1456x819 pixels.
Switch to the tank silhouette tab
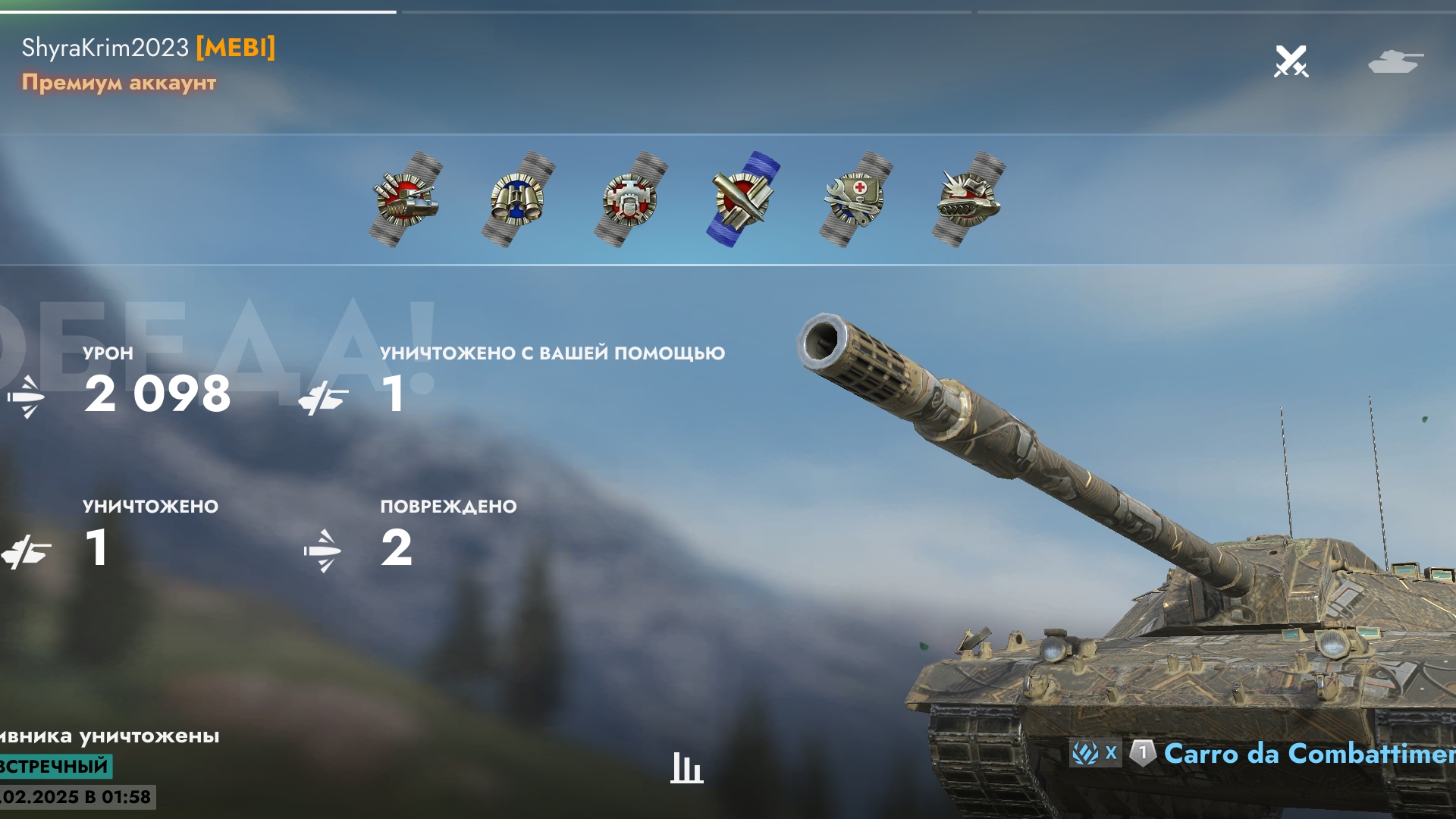coord(1395,61)
